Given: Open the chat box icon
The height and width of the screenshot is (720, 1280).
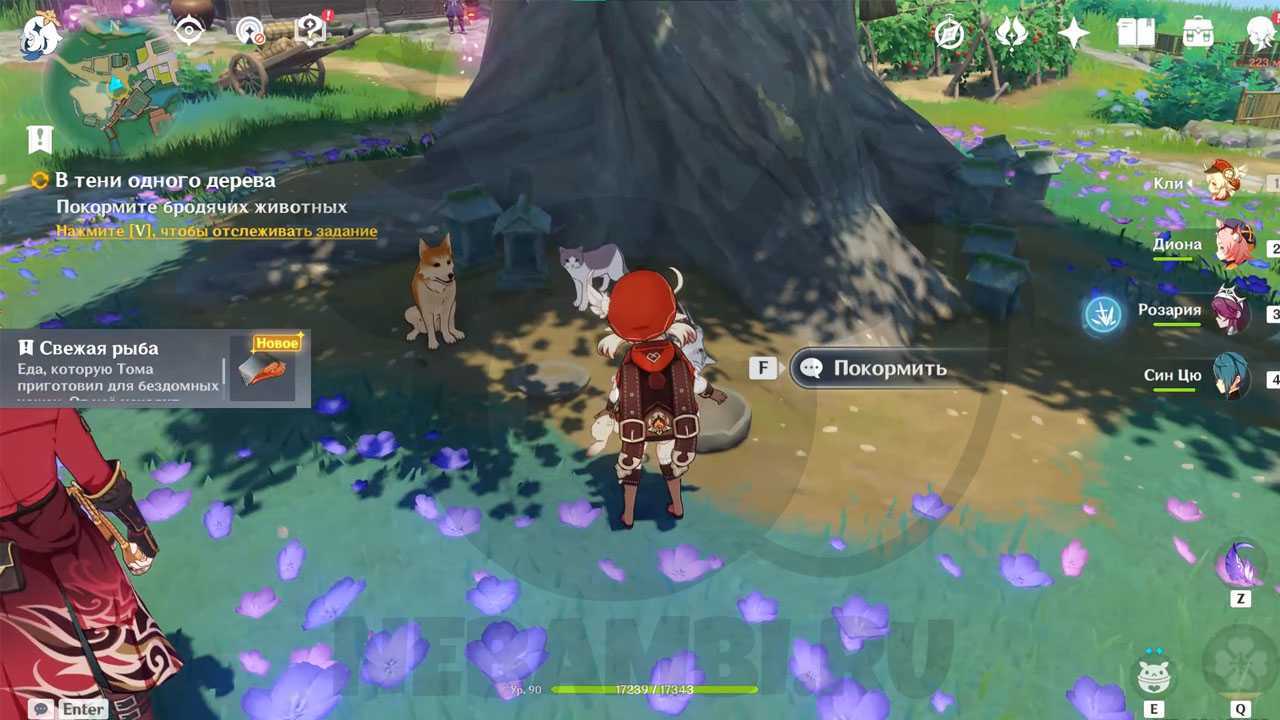Looking at the screenshot, I should [x=40, y=708].
